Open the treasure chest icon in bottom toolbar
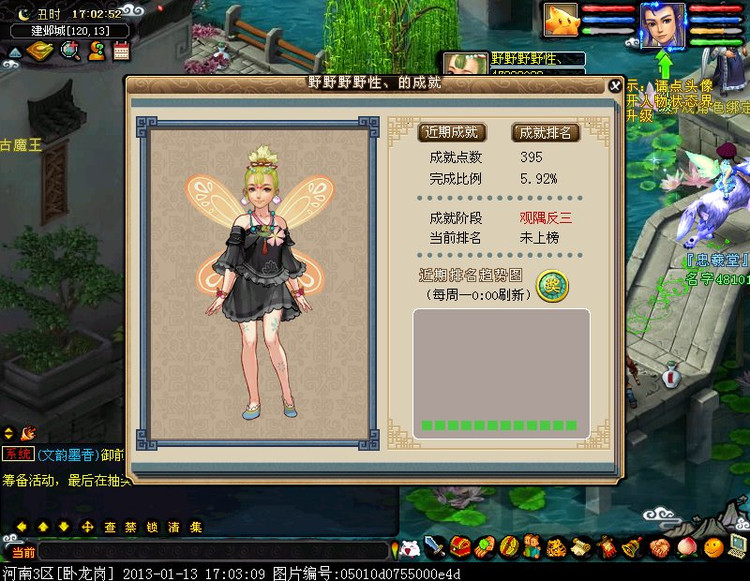750x581 pixels. coord(460,547)
